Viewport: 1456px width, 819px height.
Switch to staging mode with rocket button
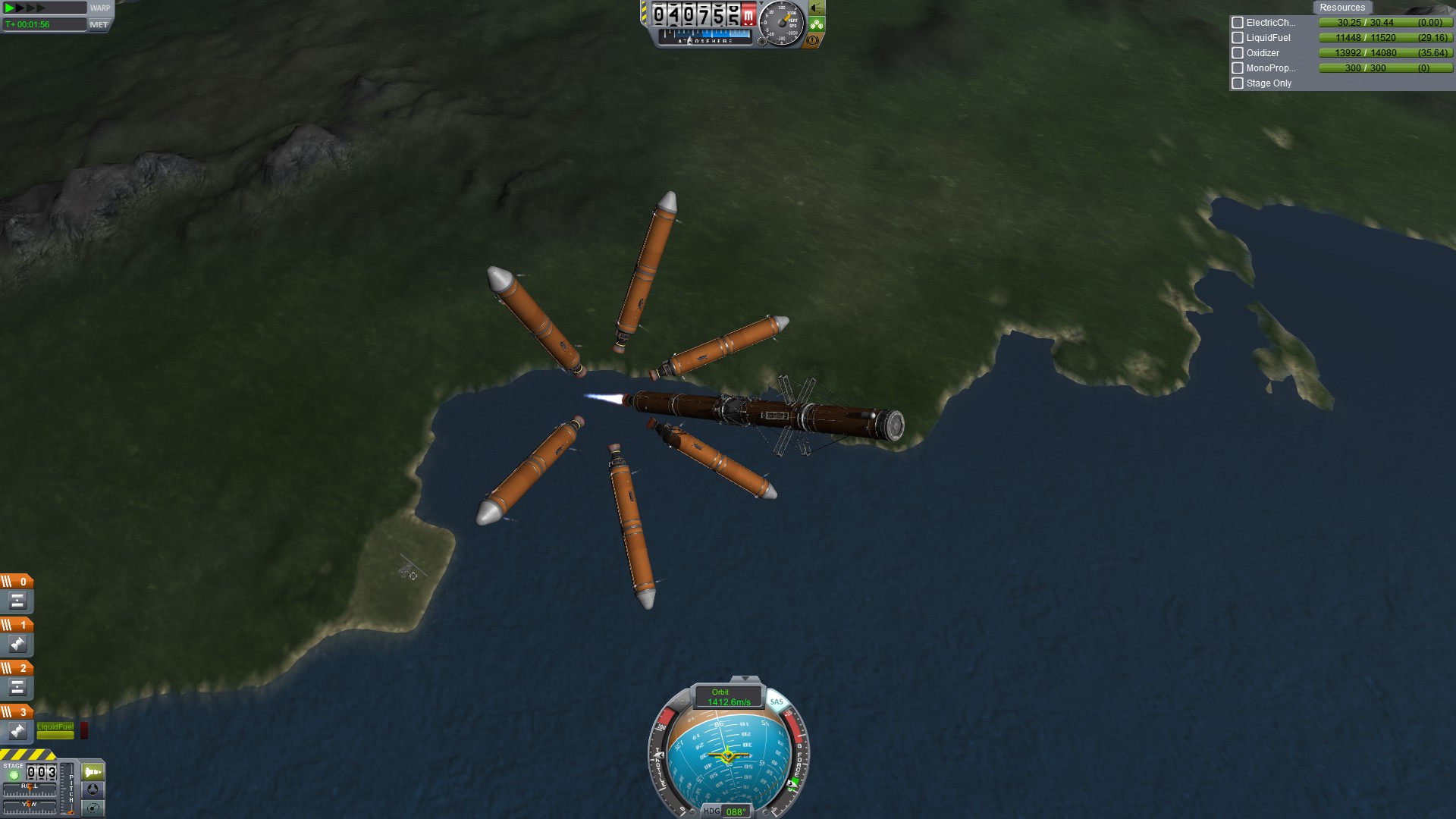[x=93, y=772]
